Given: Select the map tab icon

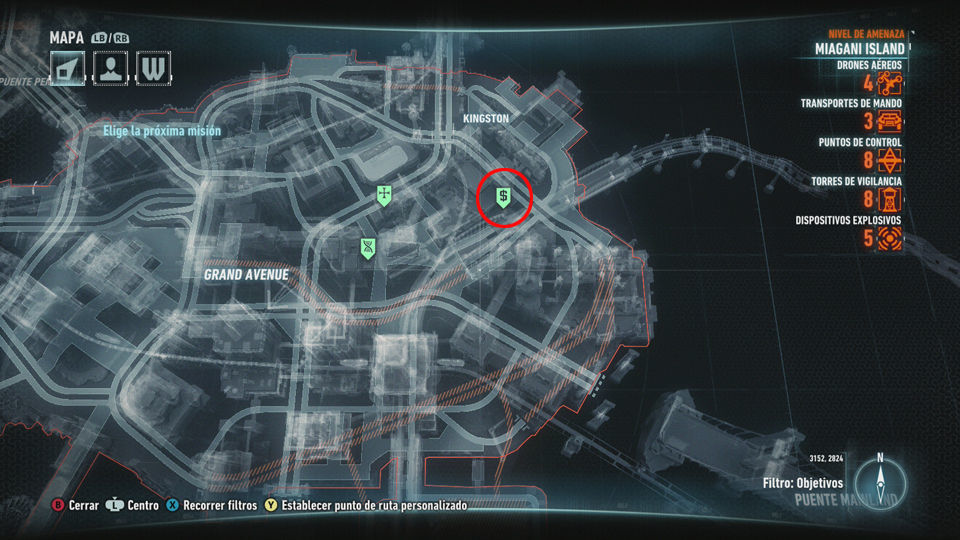Looking at the screenshot, I should [x=68, y=68].
